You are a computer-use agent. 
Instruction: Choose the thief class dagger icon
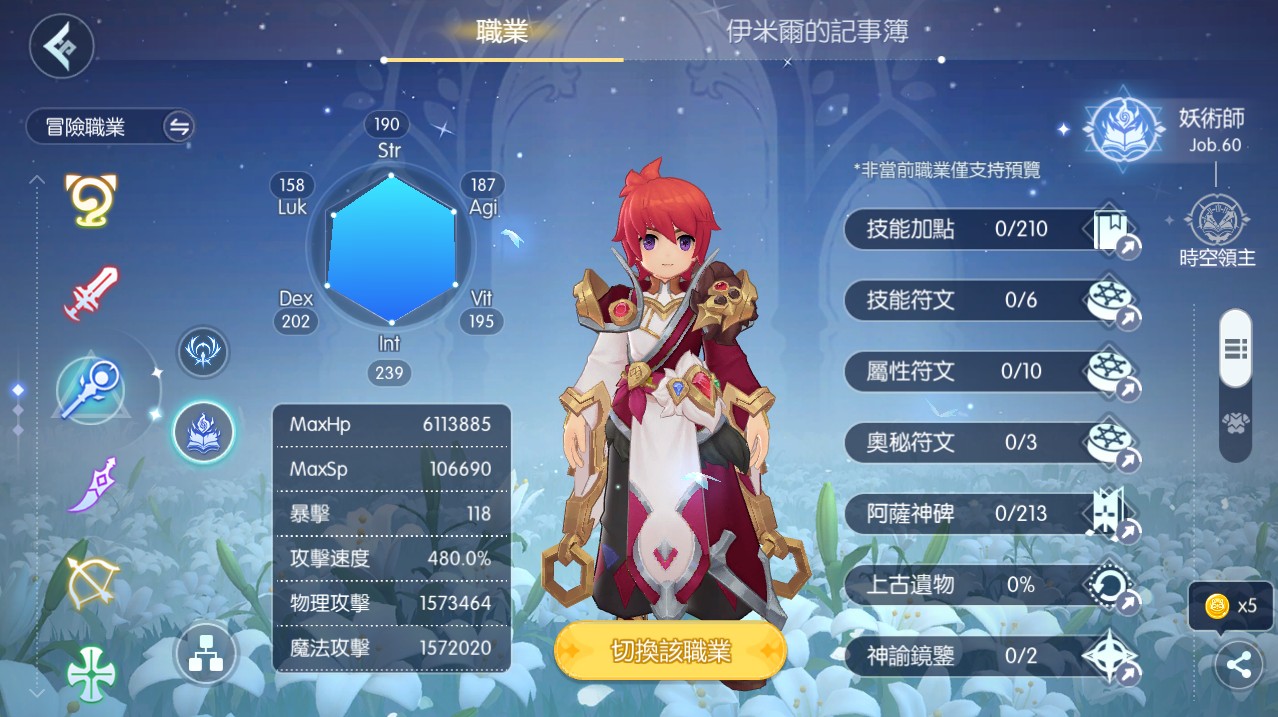pyautogui.click(x=92, y=485)
